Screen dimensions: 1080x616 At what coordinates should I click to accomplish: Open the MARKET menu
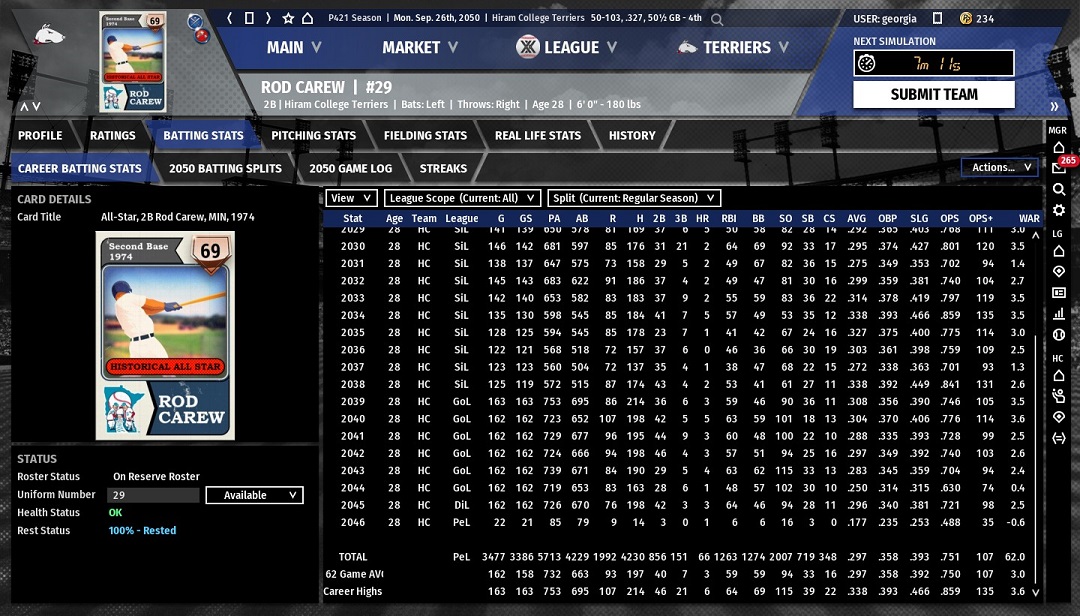(419, 47)
